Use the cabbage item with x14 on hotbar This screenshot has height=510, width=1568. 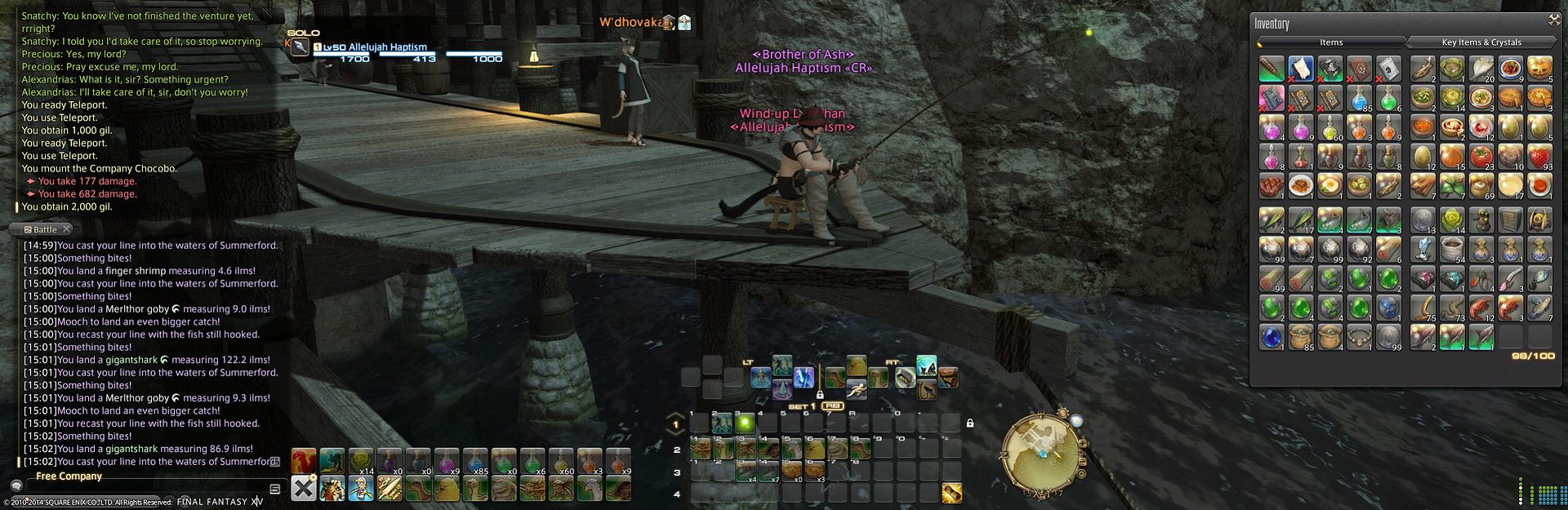point(361,461)
